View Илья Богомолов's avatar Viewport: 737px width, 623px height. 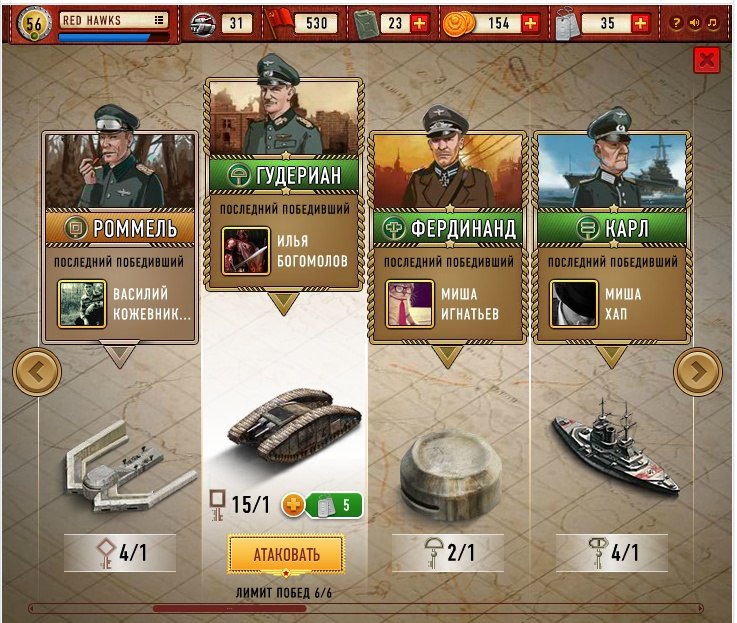pos(246,251)
